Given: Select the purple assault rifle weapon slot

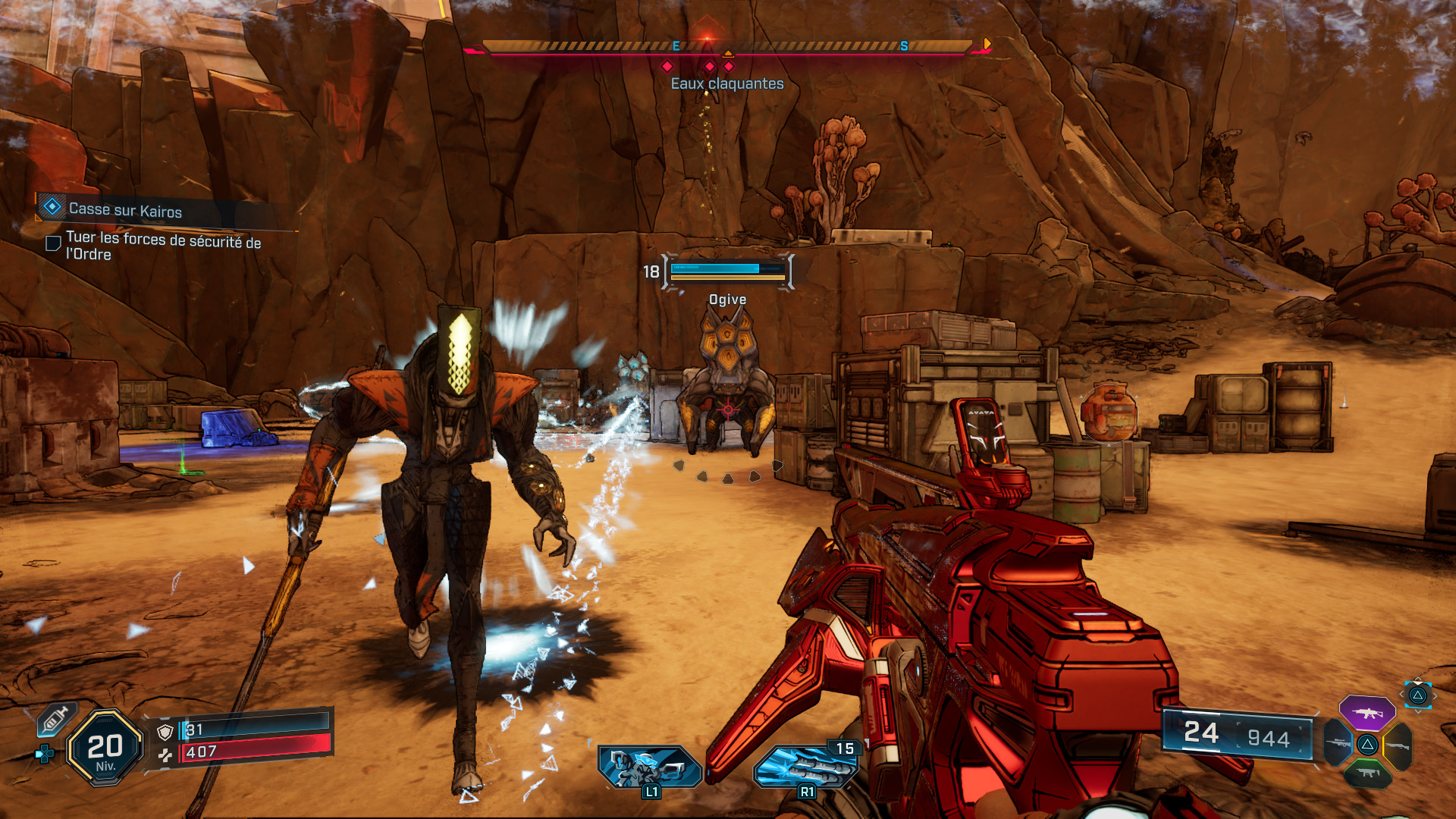Looking at the screenshot, I should pyautogui.click(x=1367, y=713).
